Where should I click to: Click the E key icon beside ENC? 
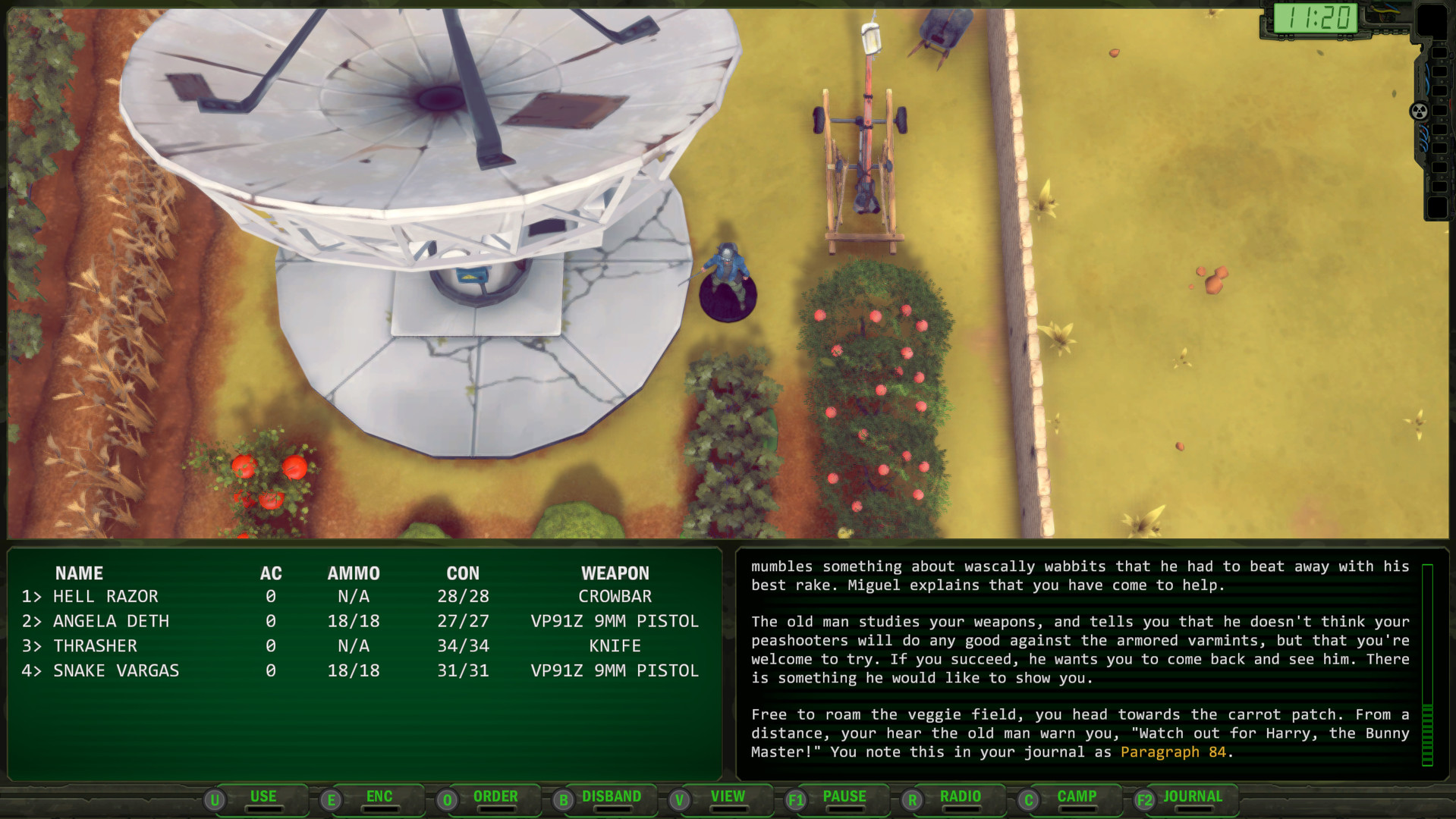click(x=331, y=799)
